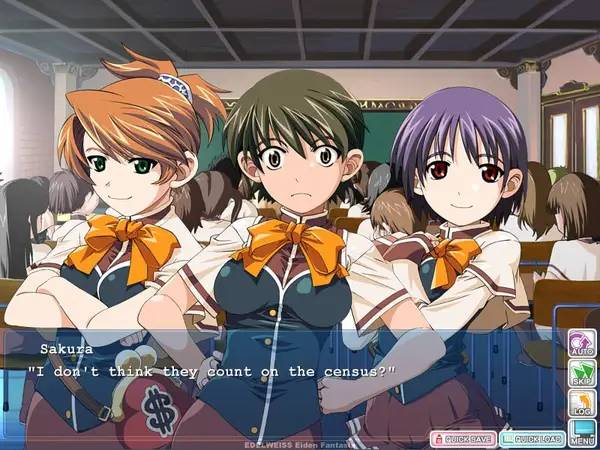The height and width of the screenshot is (450, 600).
Task: Activate the Skip button
Action: click(x=582, y=374)
